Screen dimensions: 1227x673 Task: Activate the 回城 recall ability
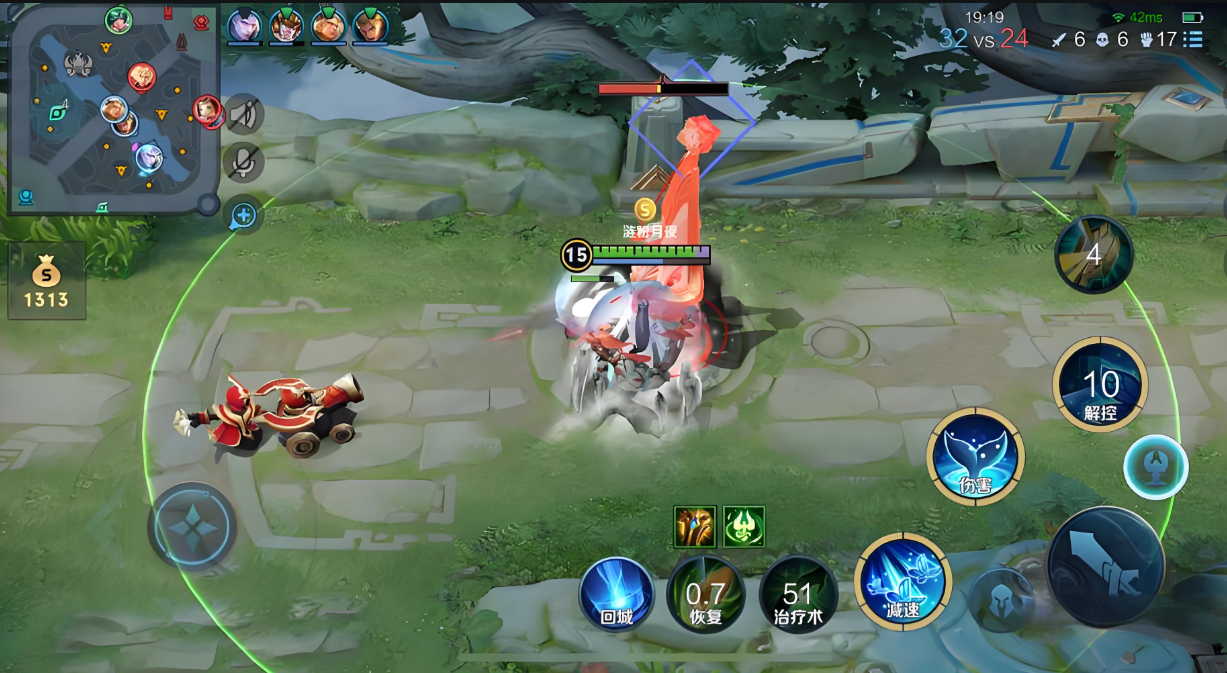click(x=616, y=594)
